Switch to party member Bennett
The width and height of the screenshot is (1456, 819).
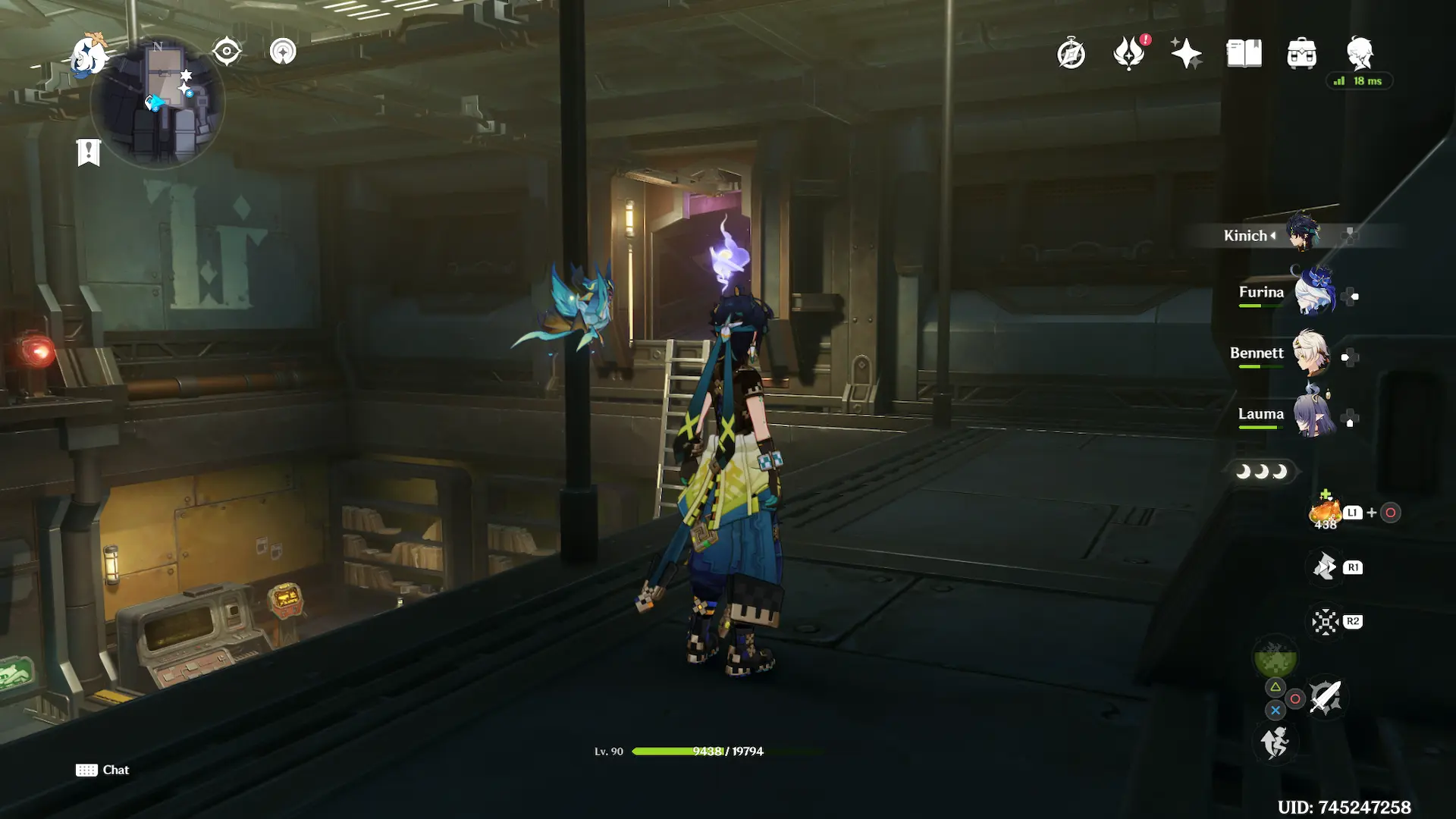pos(1312,353)
